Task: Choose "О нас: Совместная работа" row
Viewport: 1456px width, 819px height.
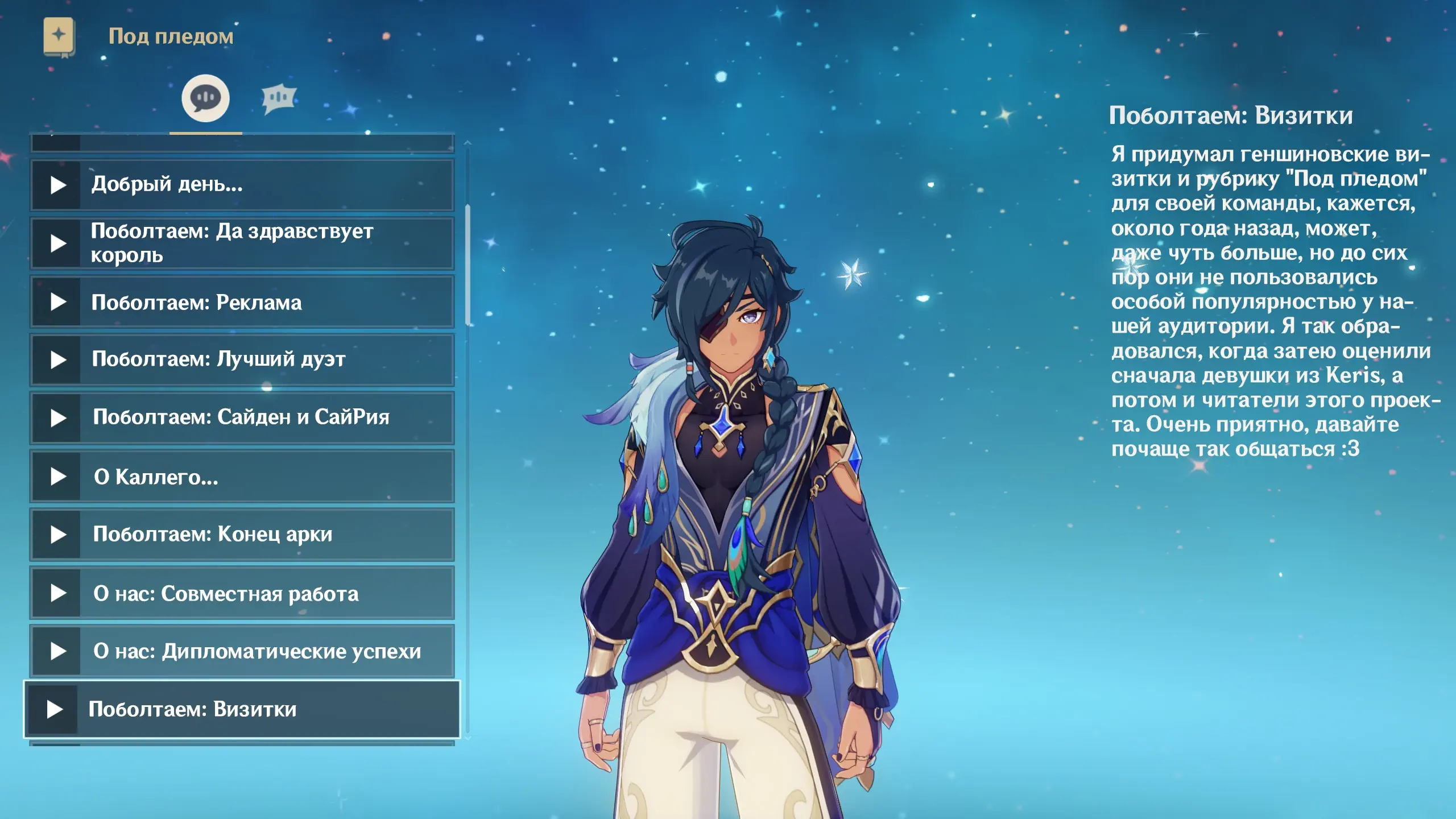Action: tap(242, 593)
